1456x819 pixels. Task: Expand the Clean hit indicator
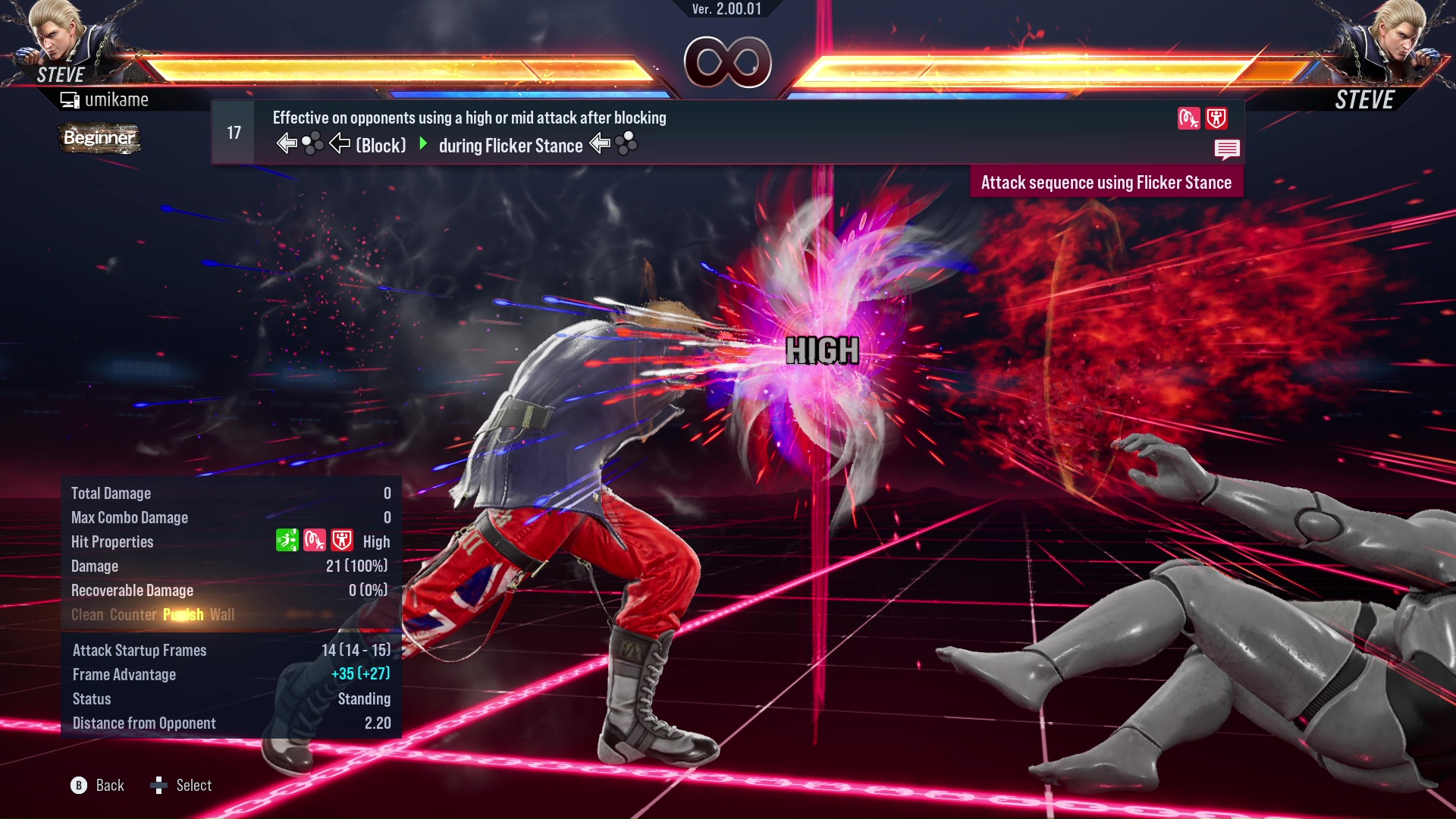[86, 614]
